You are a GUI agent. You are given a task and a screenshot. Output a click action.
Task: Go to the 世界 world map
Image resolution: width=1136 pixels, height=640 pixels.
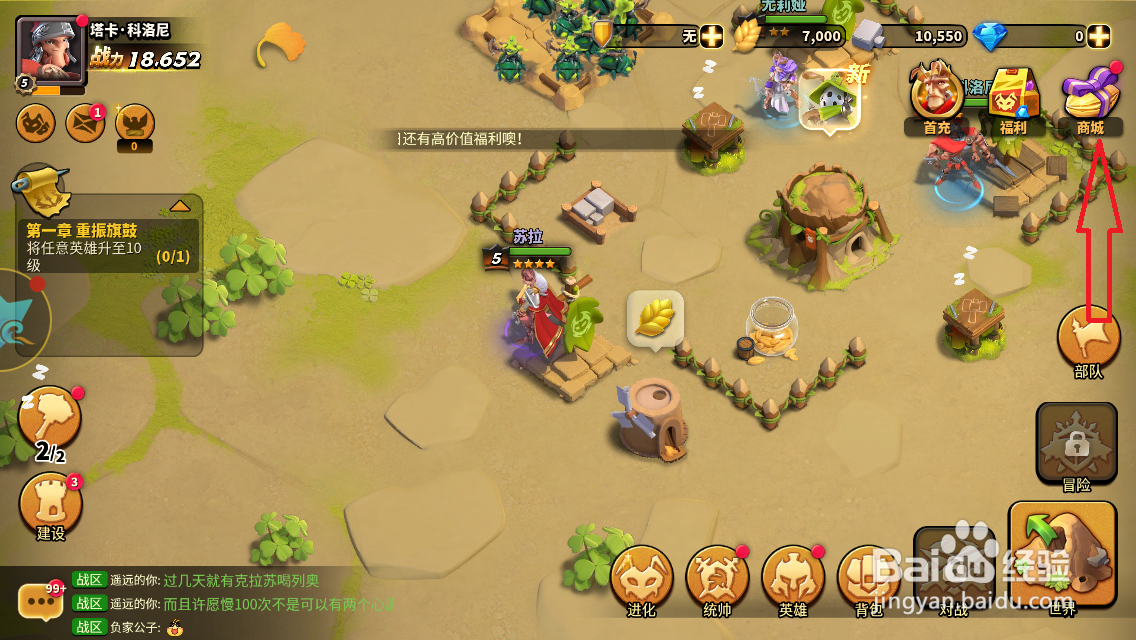tap(1062, 555)
